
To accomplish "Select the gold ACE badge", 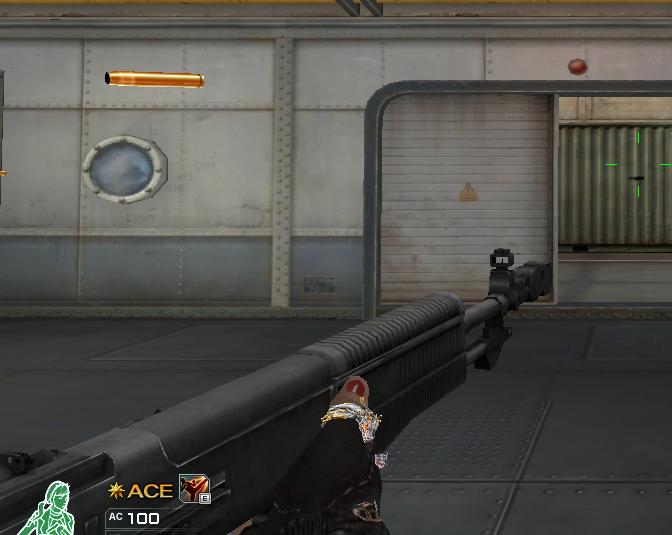I will [141, 490].
